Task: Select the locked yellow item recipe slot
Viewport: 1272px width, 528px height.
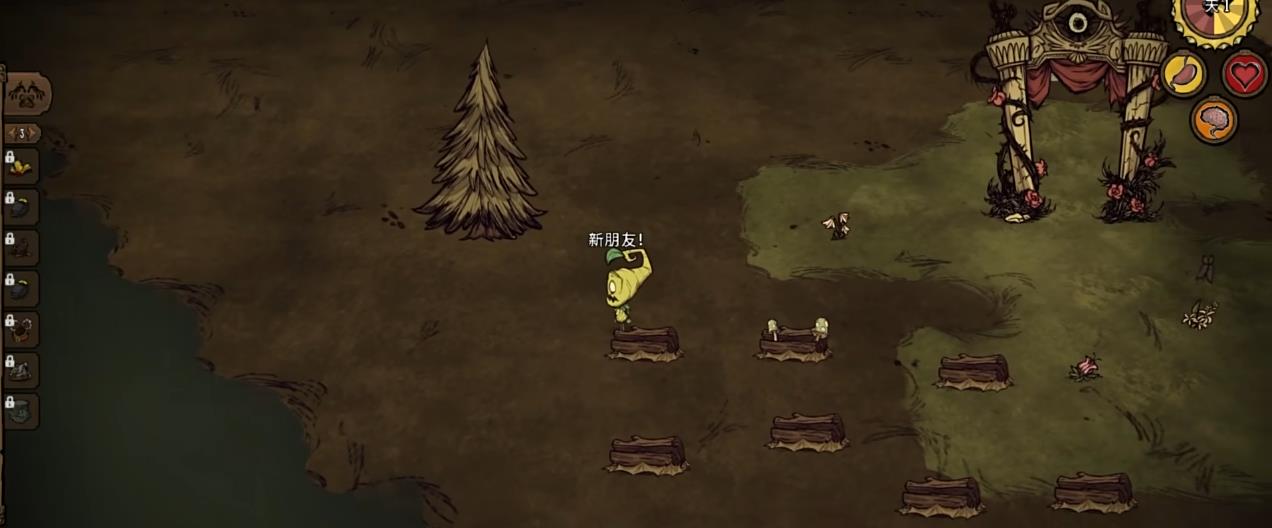Action: pyautogui.click(x=21, y=166)
